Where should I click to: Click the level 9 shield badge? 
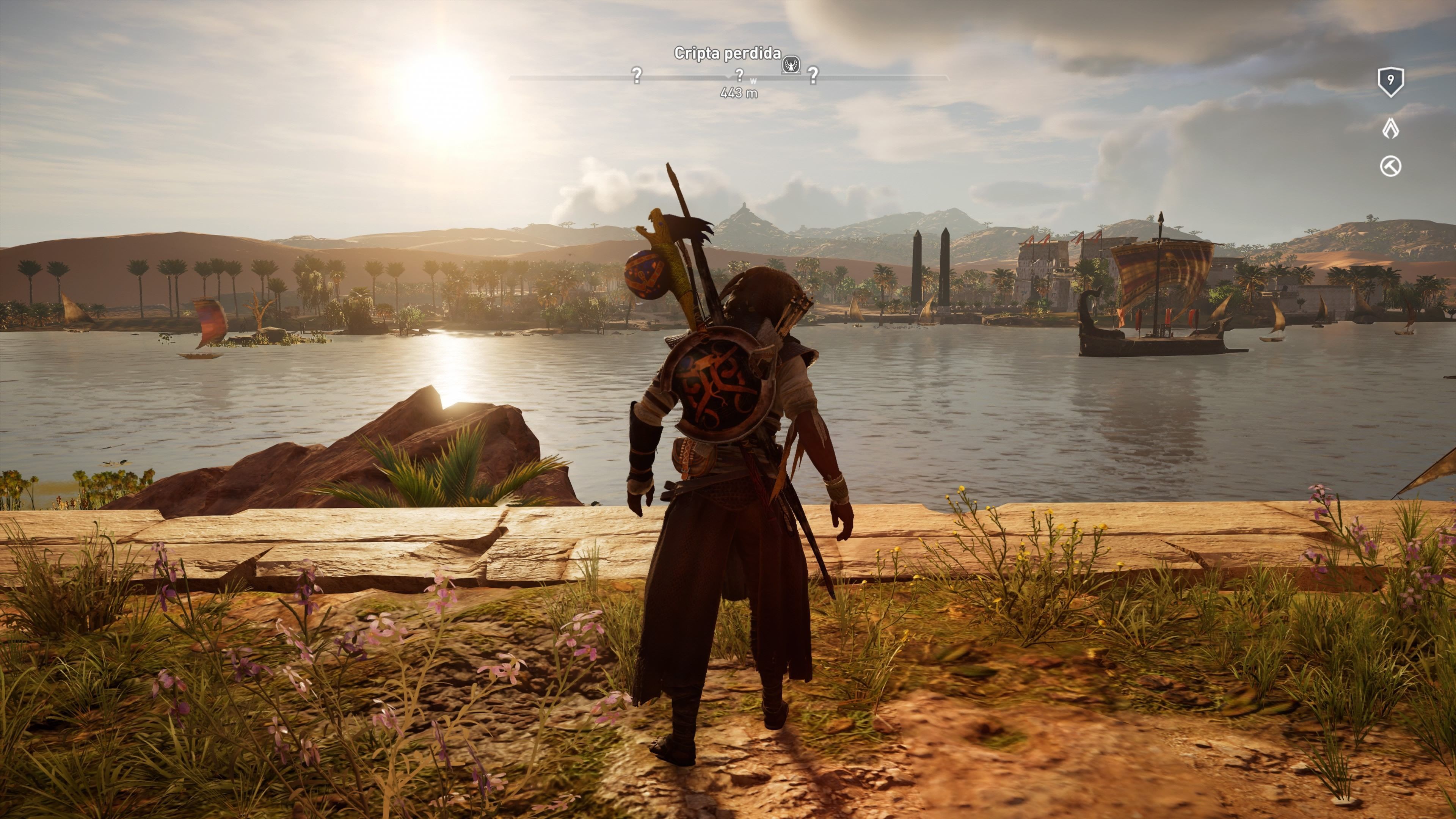tap(1390, 82)
